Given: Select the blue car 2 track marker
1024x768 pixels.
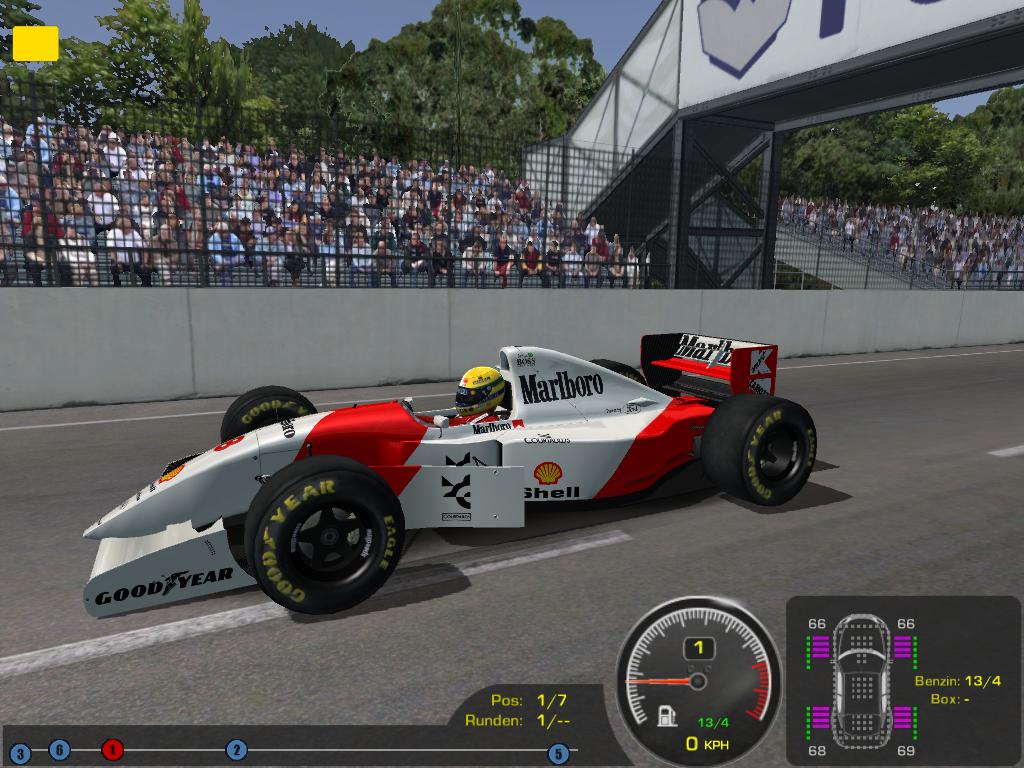Looking at the screenshot, I should [236, 750].
